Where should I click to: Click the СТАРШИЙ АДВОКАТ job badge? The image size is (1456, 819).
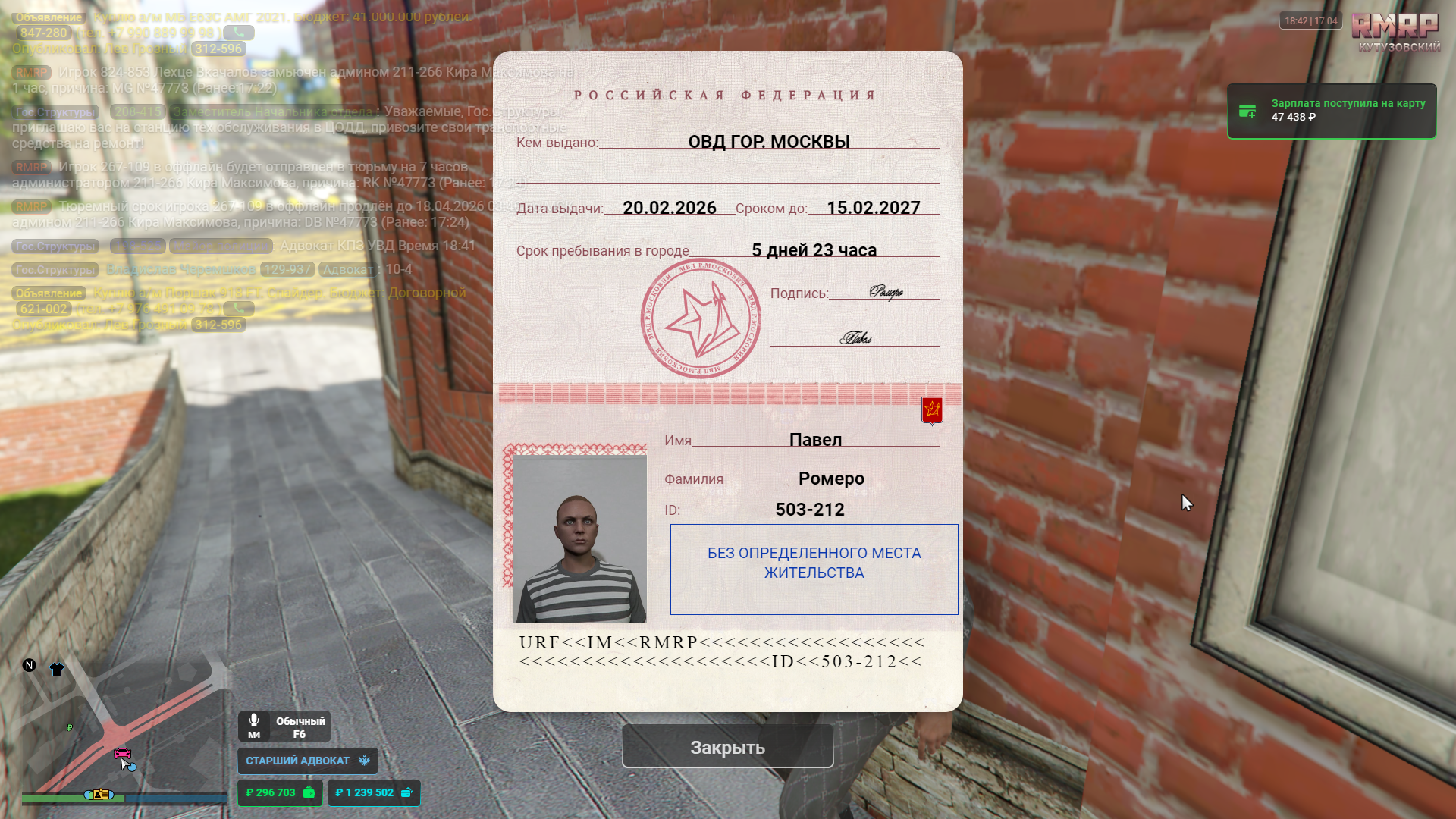307,761
